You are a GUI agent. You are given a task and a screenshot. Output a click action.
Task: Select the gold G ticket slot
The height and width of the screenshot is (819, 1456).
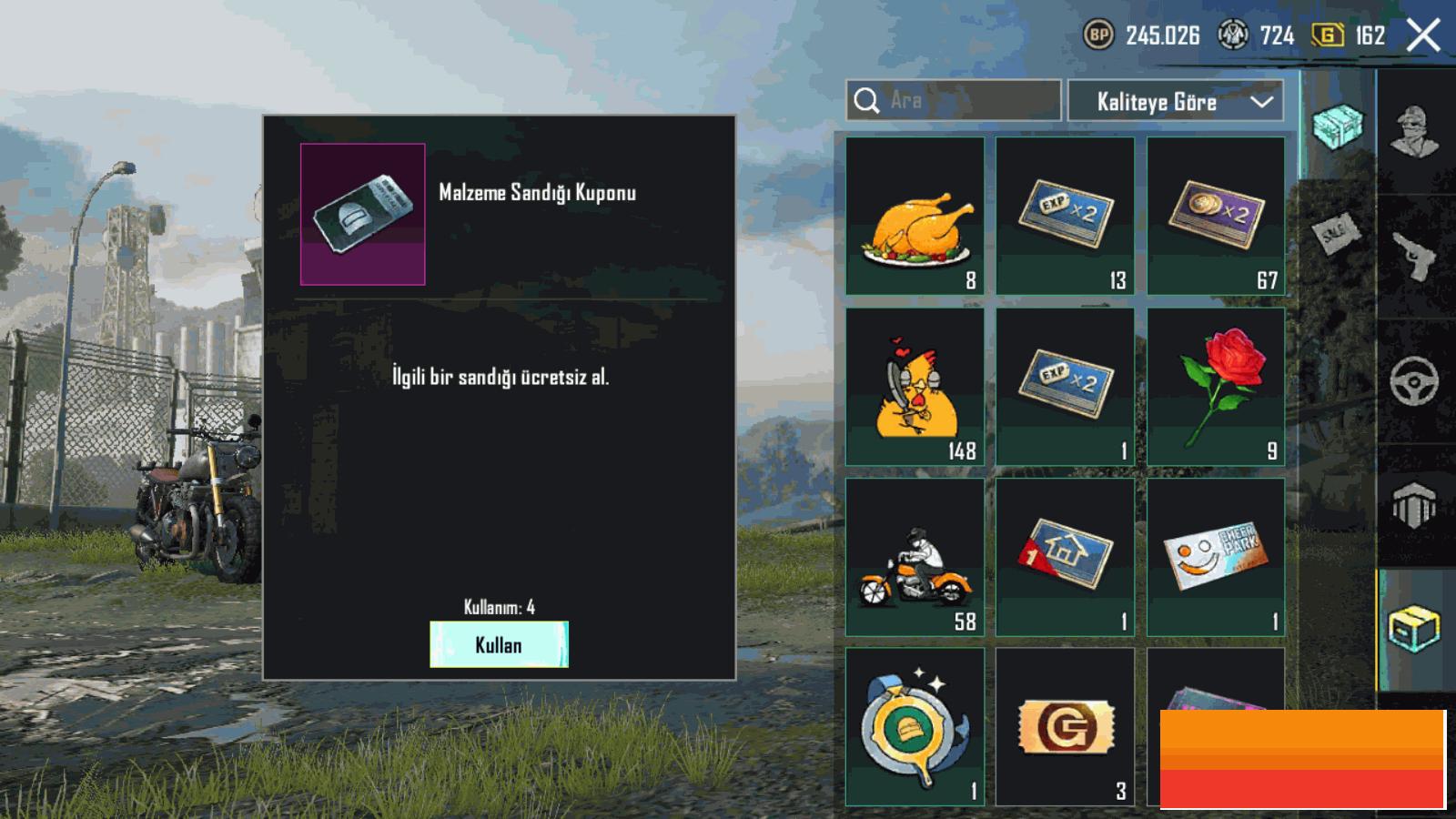(x=1065, y=726)
